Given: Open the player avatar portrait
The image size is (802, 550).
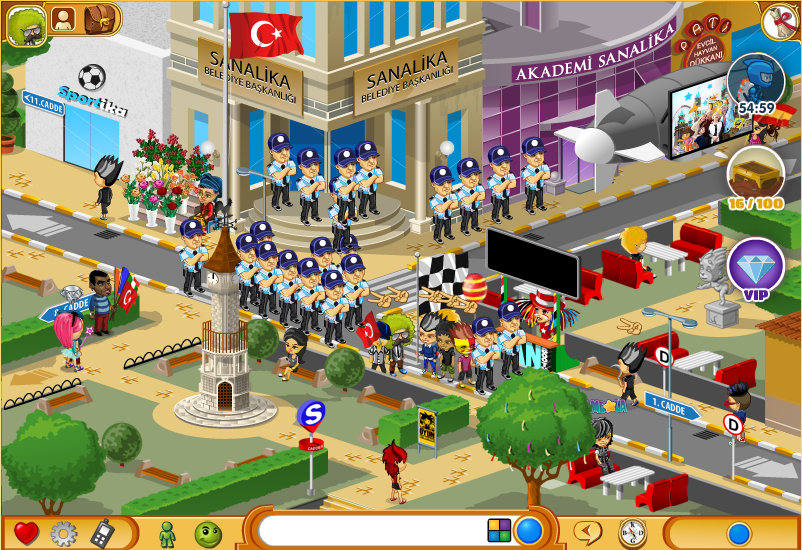Looking at the screenshot, I should click(27, 25).
